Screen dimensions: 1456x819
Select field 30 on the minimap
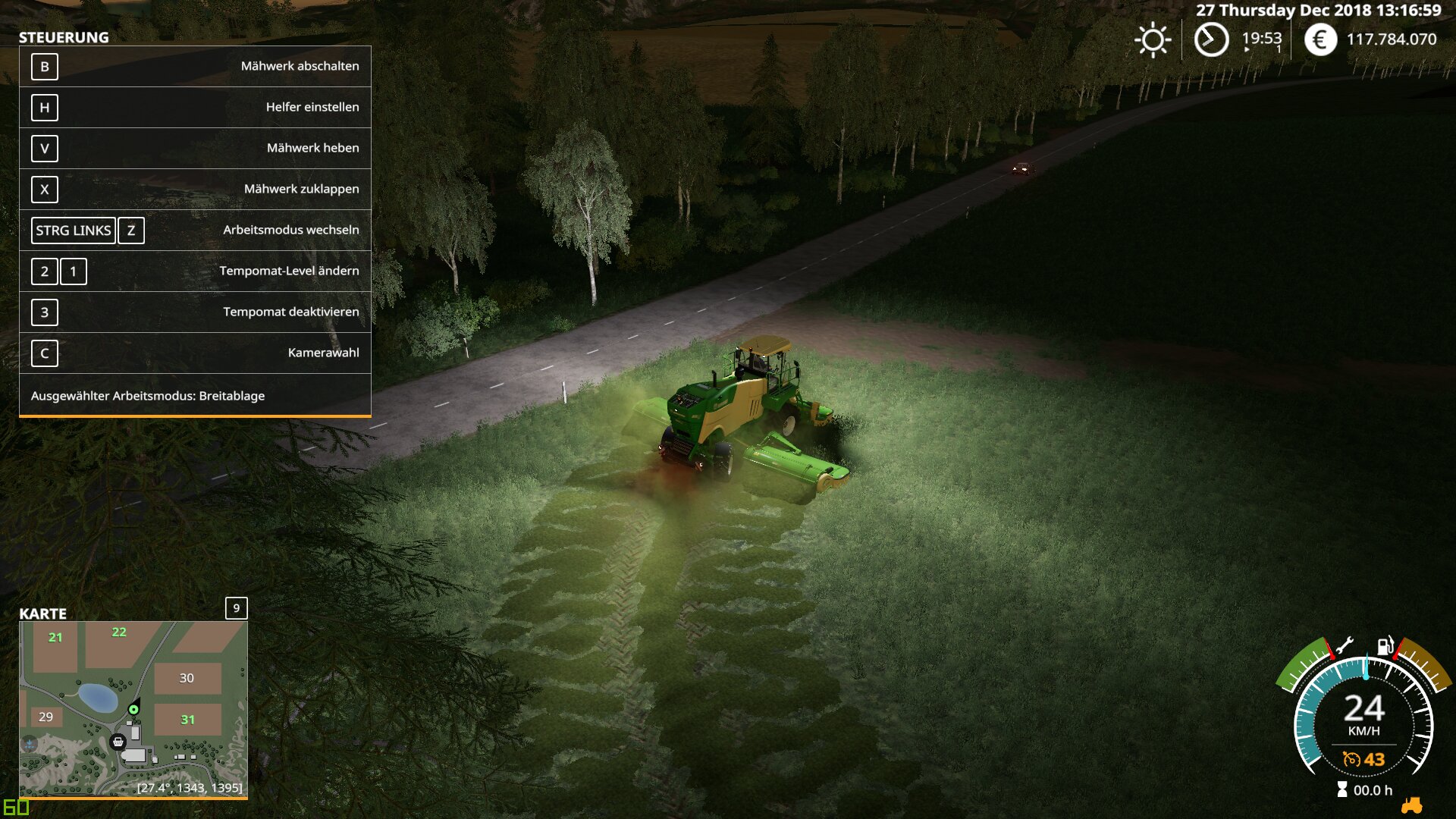tap(187, 678)
